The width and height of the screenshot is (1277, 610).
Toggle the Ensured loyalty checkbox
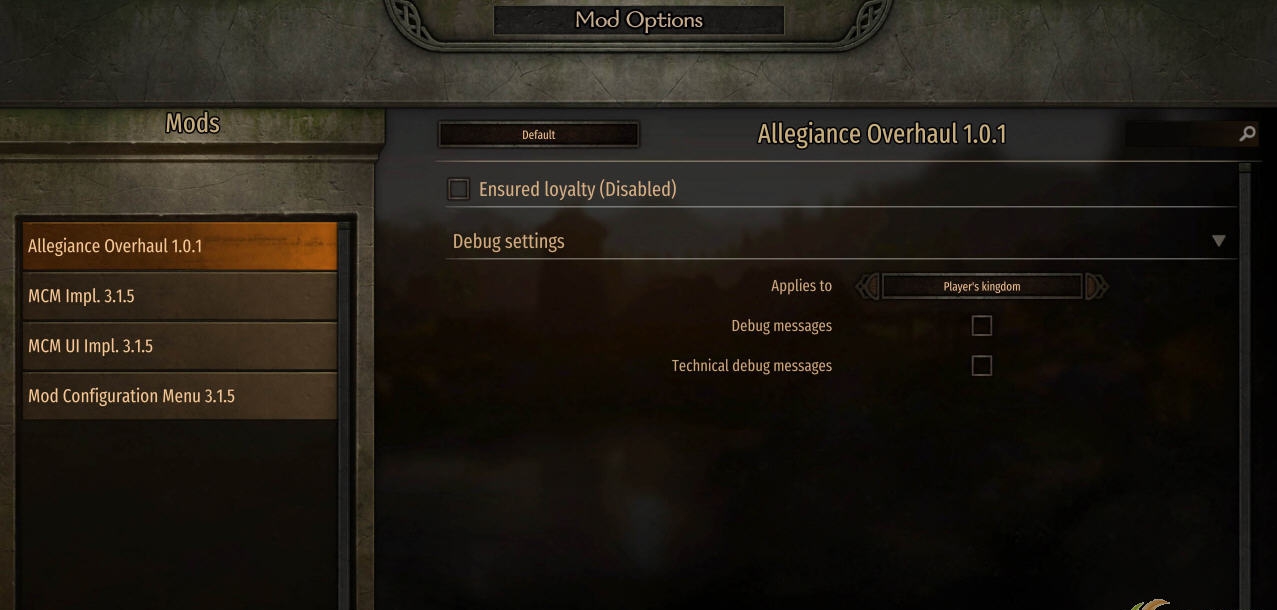(459, 189)
